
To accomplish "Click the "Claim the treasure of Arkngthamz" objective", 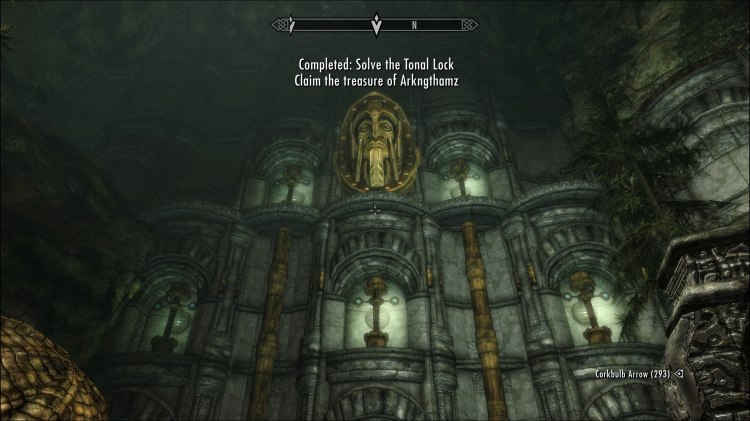I will pyautogui.click(x=375, y=81).
